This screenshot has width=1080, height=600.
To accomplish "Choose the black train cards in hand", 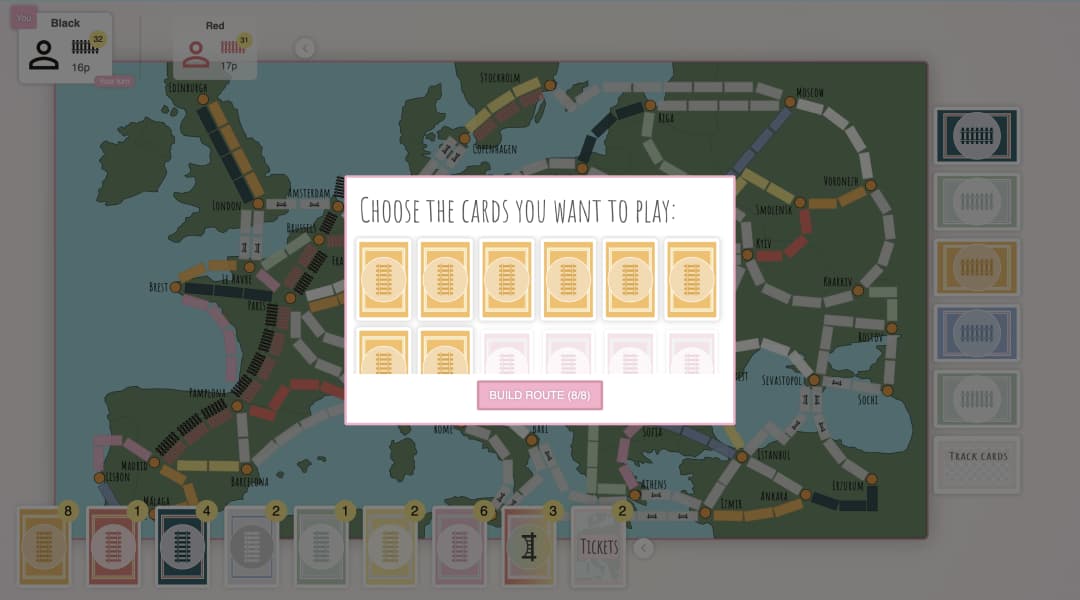I will click(x=182, y=545).
